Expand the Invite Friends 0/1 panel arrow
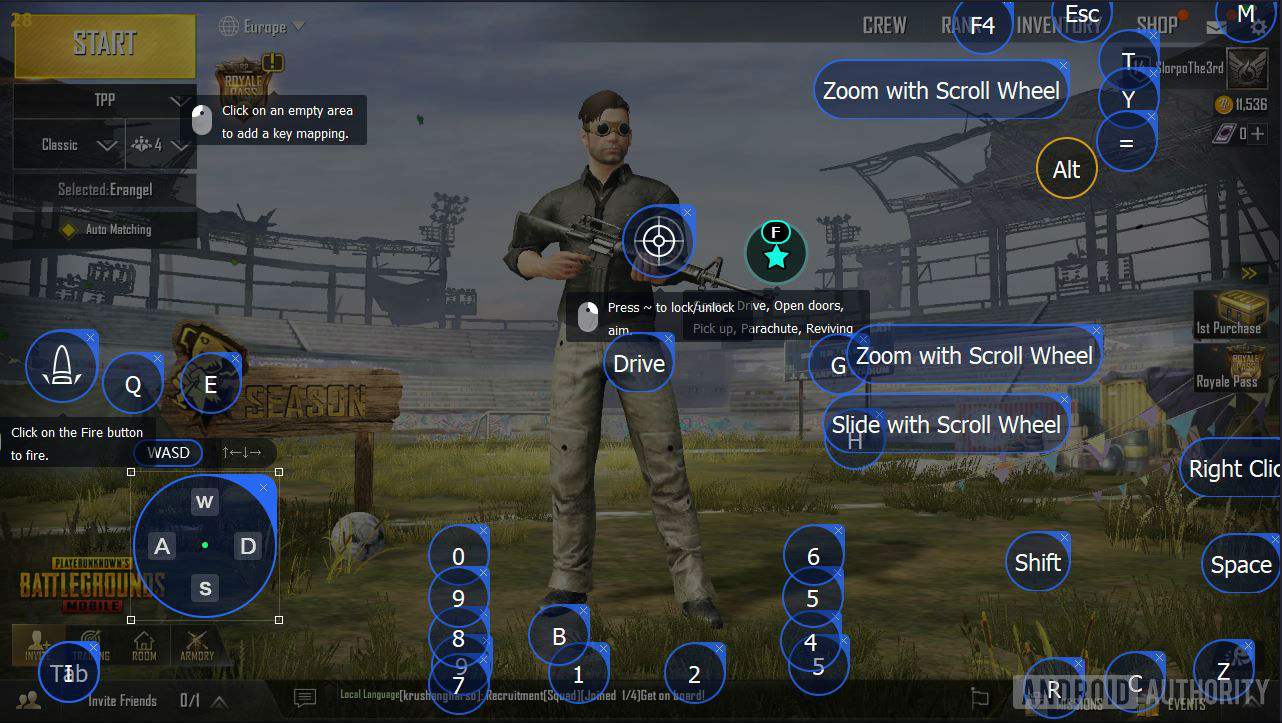Viewport: 1282px width, 723px height. pyautogui.click(x=220, y=700)
